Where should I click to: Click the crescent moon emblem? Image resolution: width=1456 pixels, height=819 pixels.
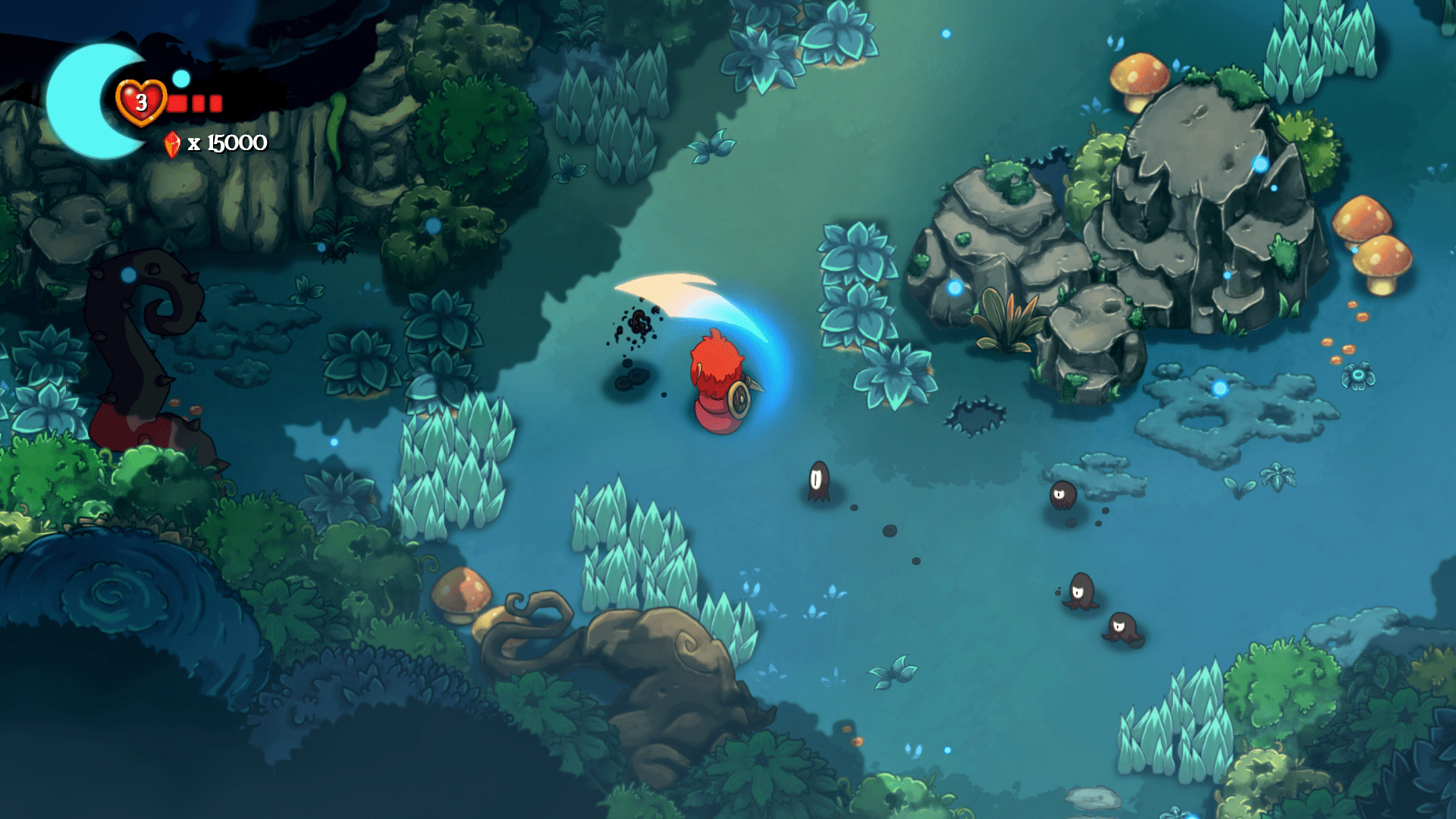[x=78, y=102]
